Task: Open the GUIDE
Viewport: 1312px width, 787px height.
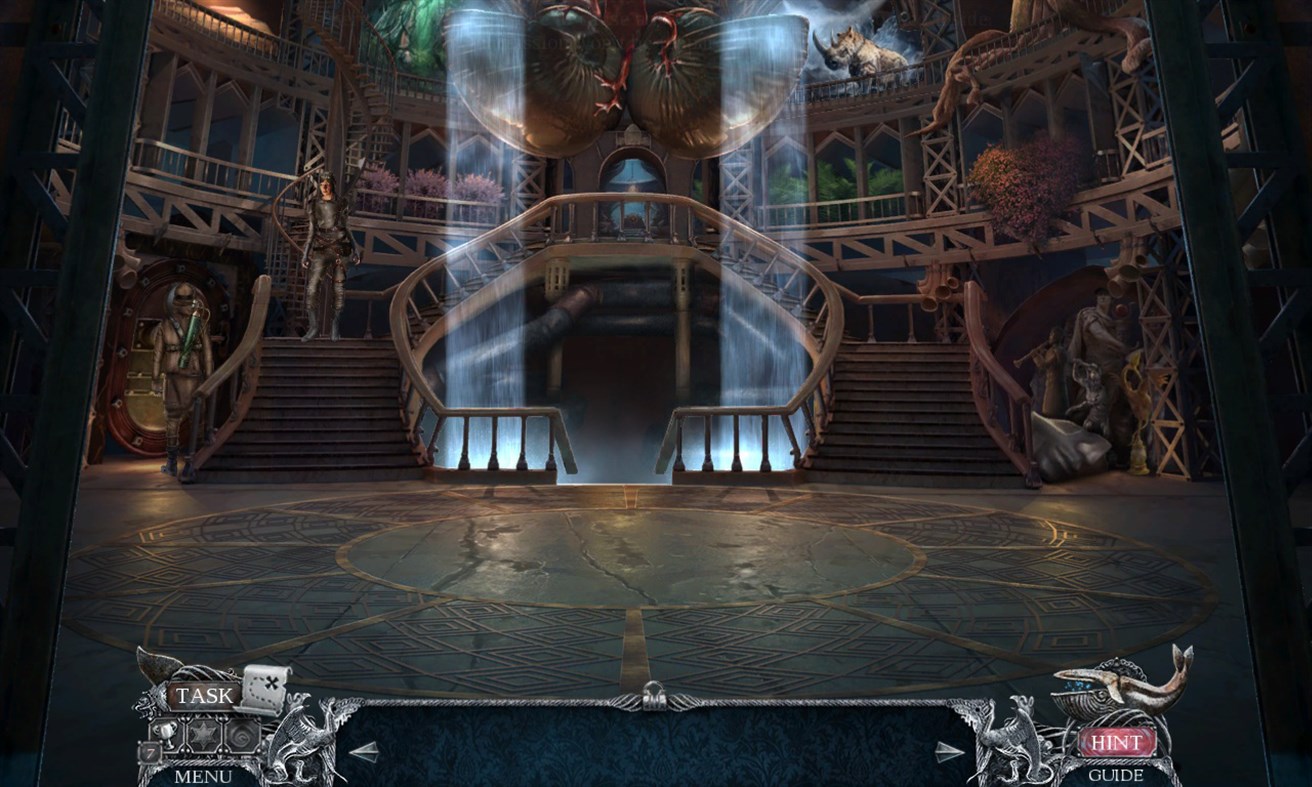Action: click(x=1118, y=774)
